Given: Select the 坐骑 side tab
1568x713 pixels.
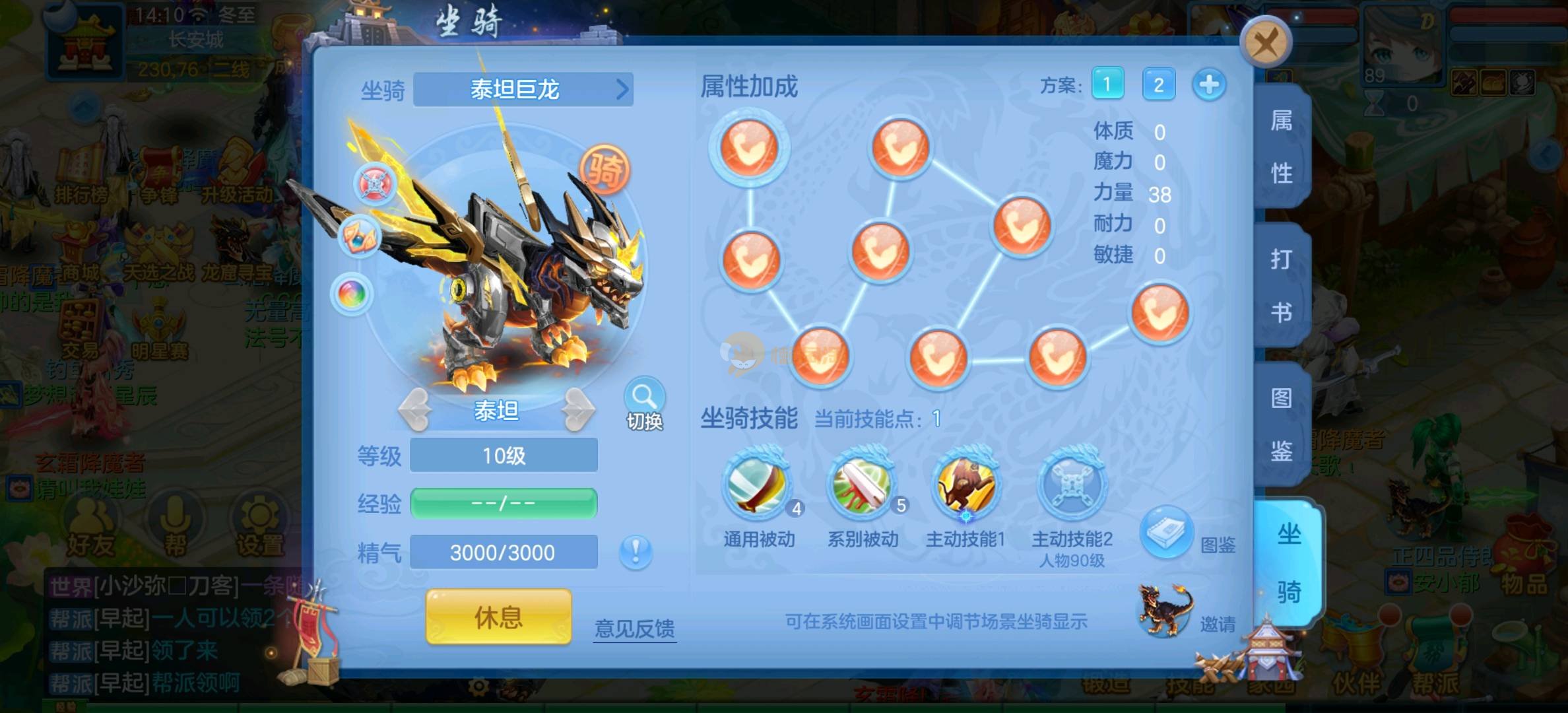Looking at the screenshot, I should pos(1288,562).
